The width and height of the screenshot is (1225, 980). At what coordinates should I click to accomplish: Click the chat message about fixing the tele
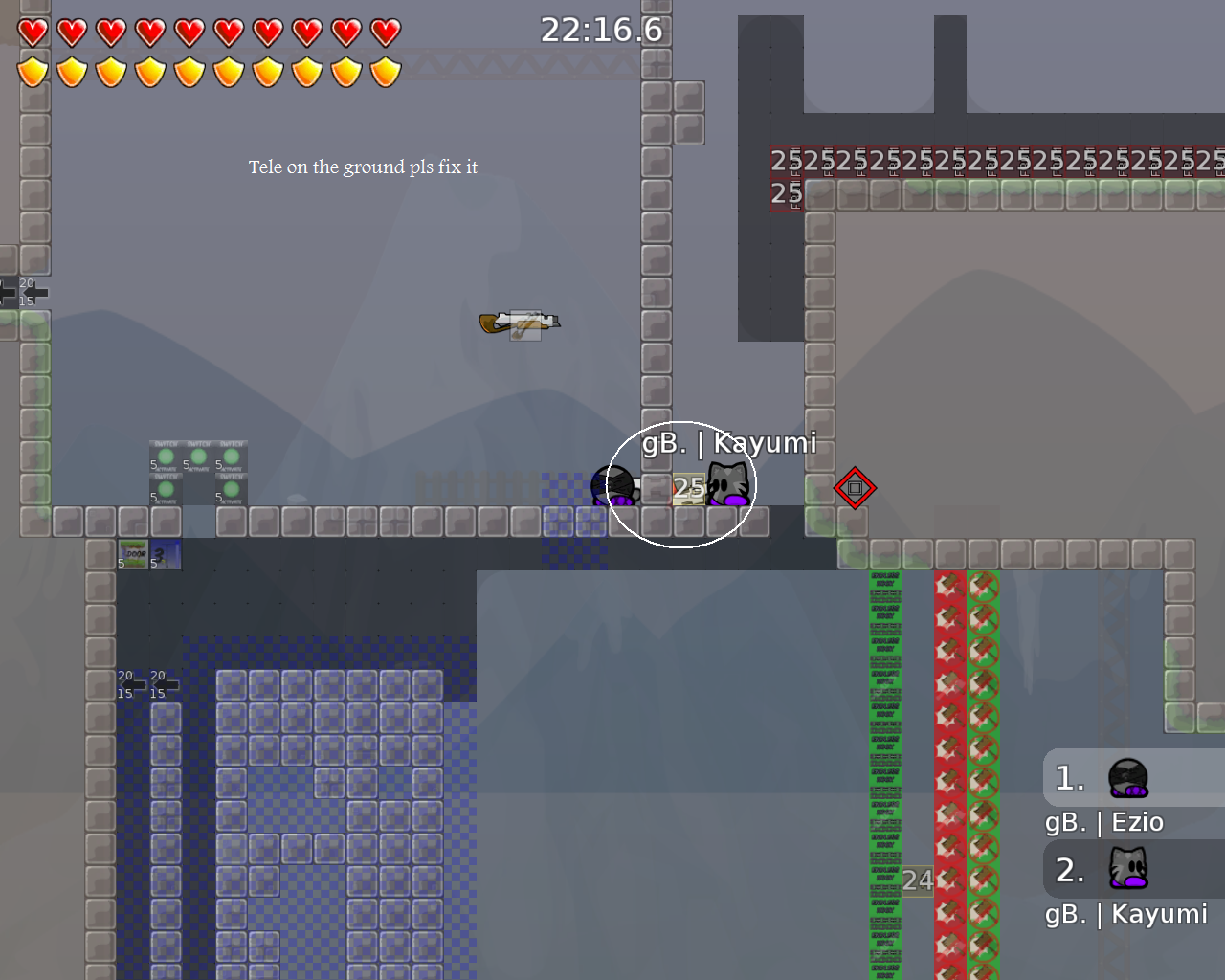[x=364, y=167]
